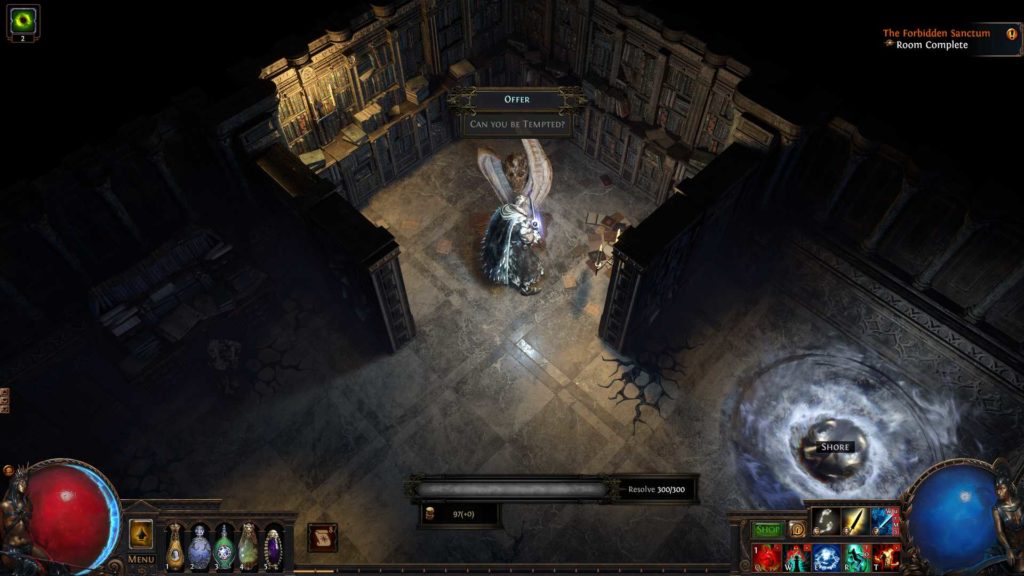Use the purple flask in slot 5
This screenshot has height=576, width=1024.
pos(272,546)
